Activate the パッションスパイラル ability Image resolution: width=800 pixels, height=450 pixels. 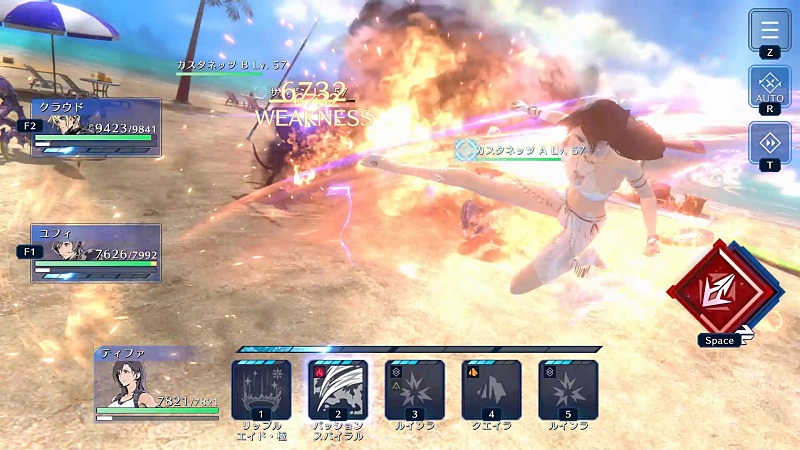click(338, 389)
